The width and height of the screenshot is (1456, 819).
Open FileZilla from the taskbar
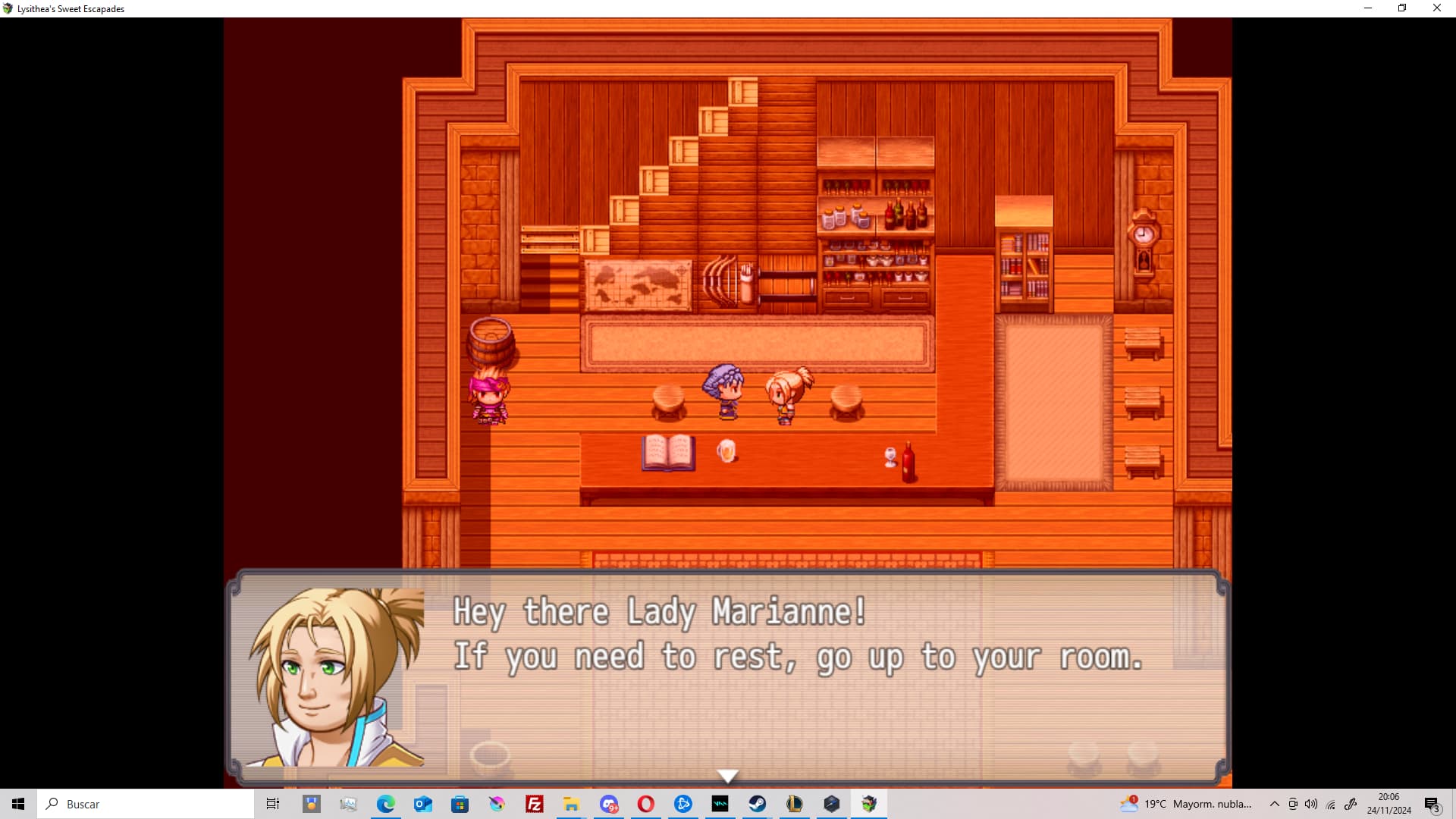point(535,803)
